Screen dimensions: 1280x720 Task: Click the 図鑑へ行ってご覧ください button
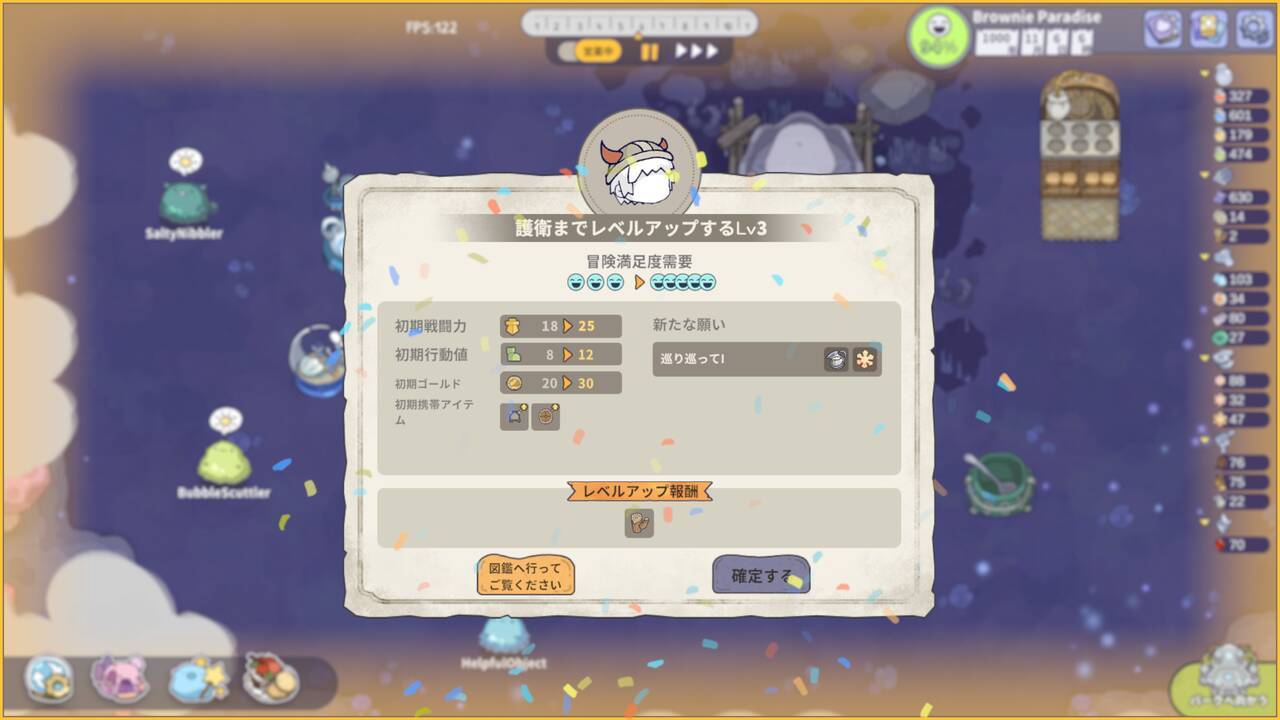[x=527, y=576]
